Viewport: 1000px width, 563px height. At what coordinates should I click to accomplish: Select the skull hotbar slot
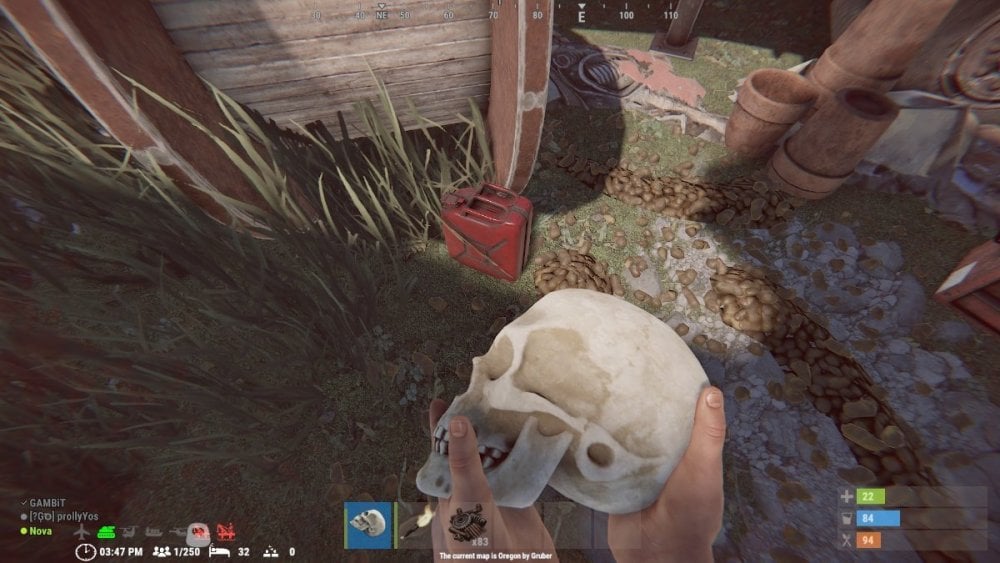[368, 525]
